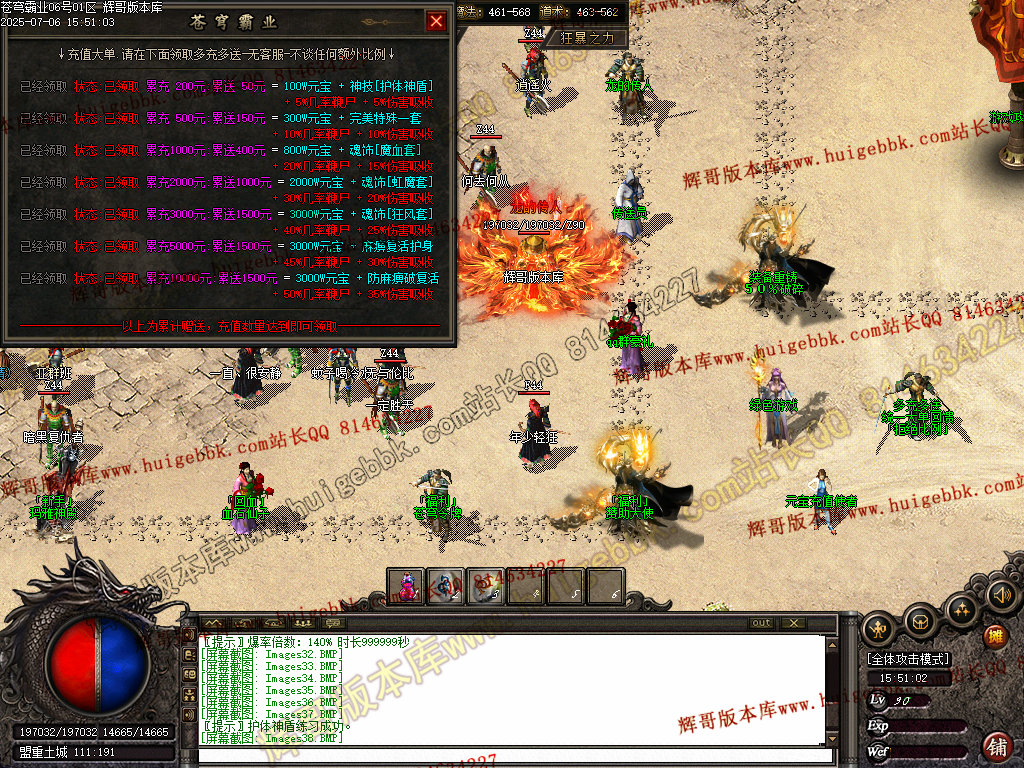Screen dimensions: 1024x768
Task: Use the red potion in hotbar slot 1
Action: (407, 587)
